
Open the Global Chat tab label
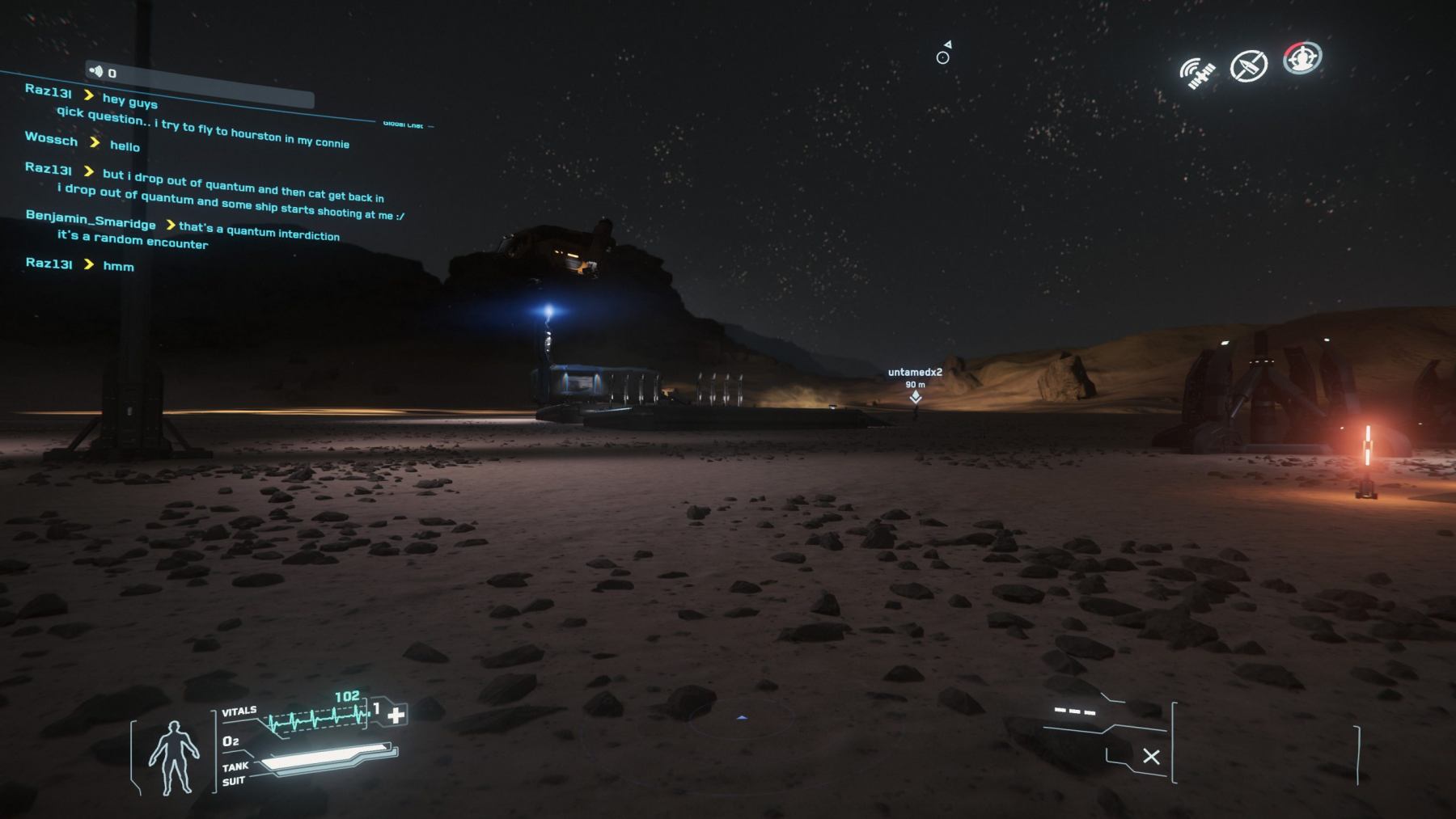click(x=404, y=125)
